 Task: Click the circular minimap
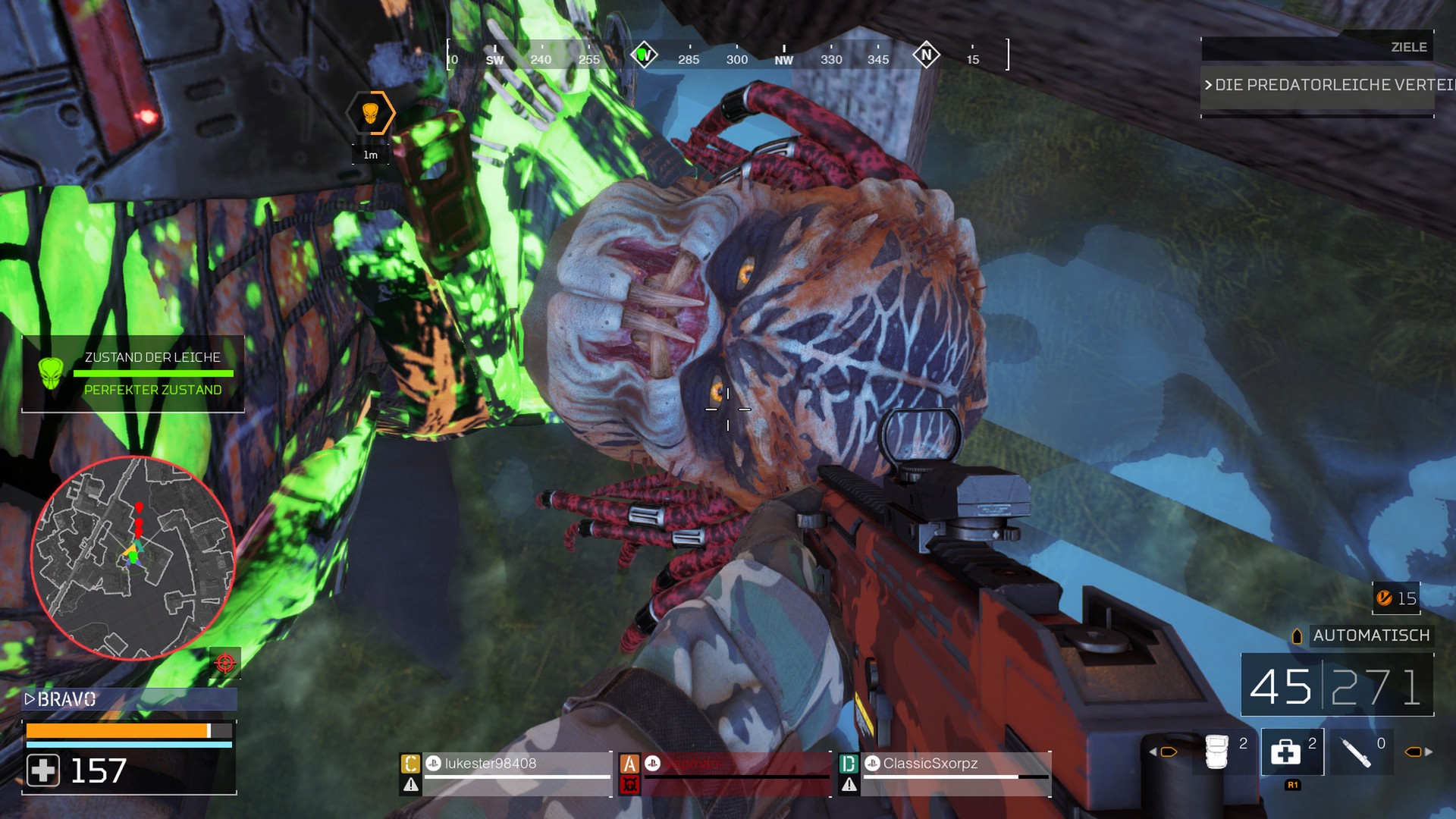click(x=133, y=558)
